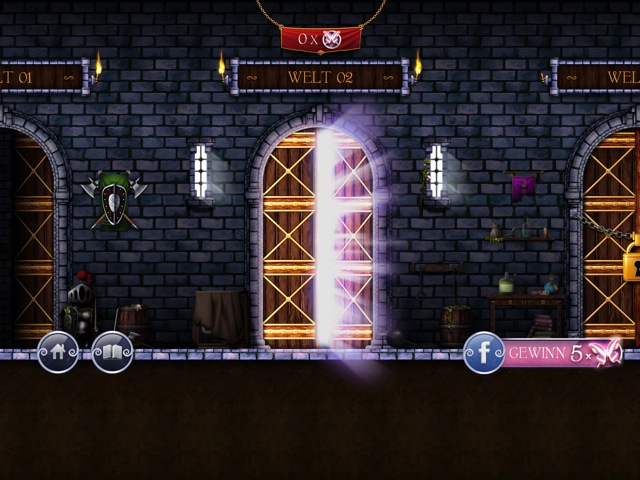Claim the Facebook Gewinn 5x reward
This screenshot has width=640, height=480.
[x=545, y=353]
